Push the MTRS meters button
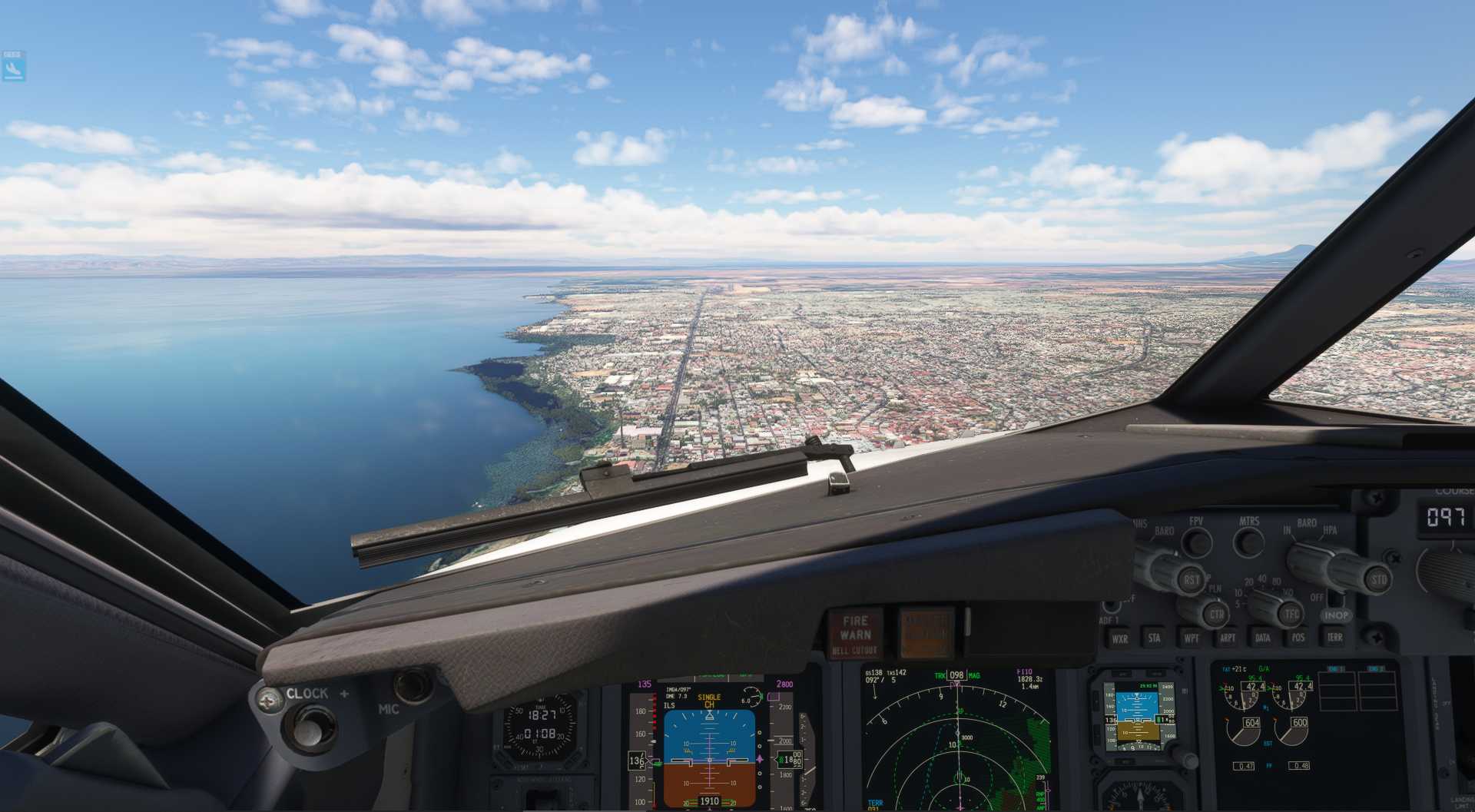1475x812 pixels. coord(1248,542)
